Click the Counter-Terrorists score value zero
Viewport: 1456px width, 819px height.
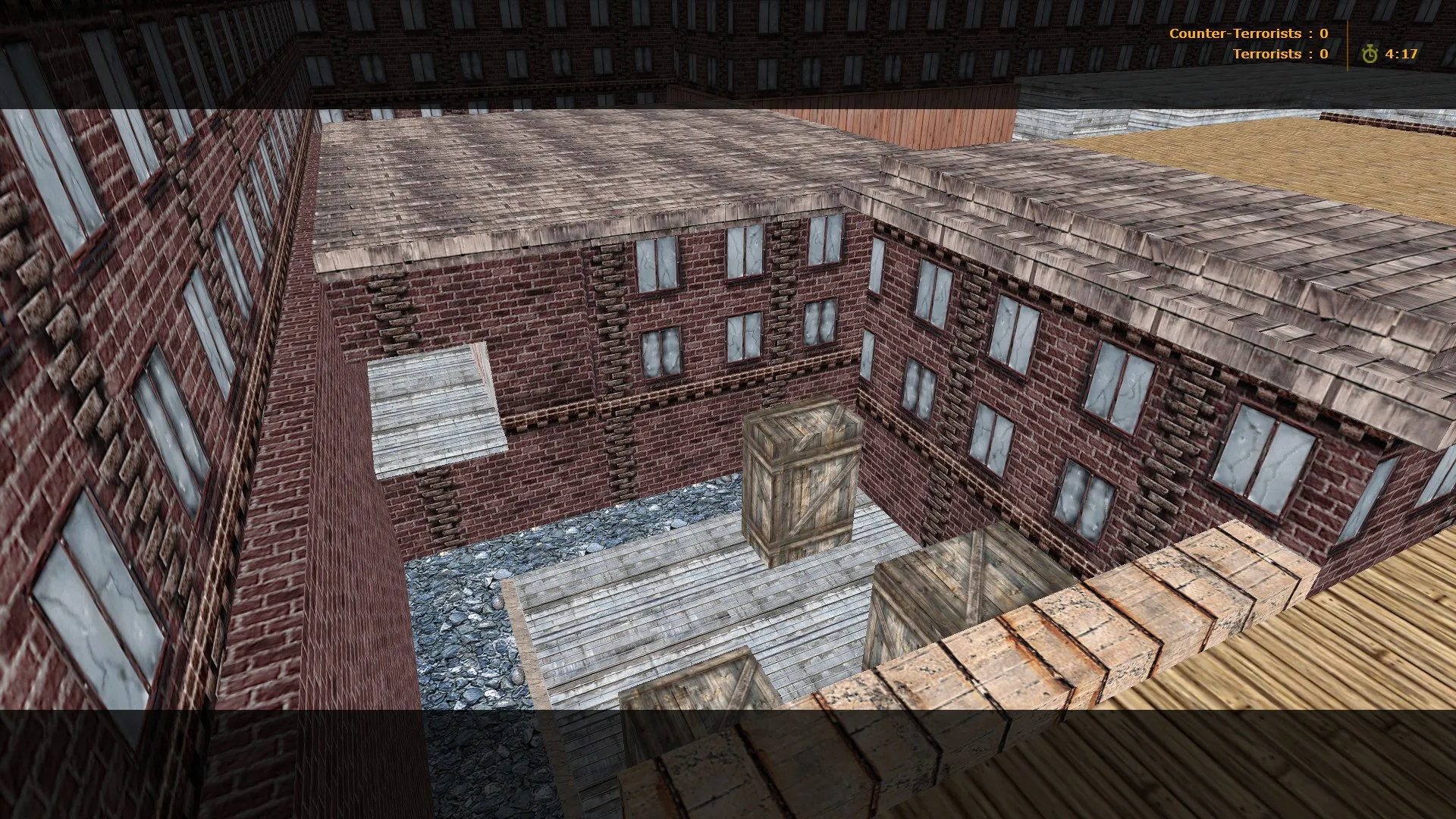tap(1323, 33)
